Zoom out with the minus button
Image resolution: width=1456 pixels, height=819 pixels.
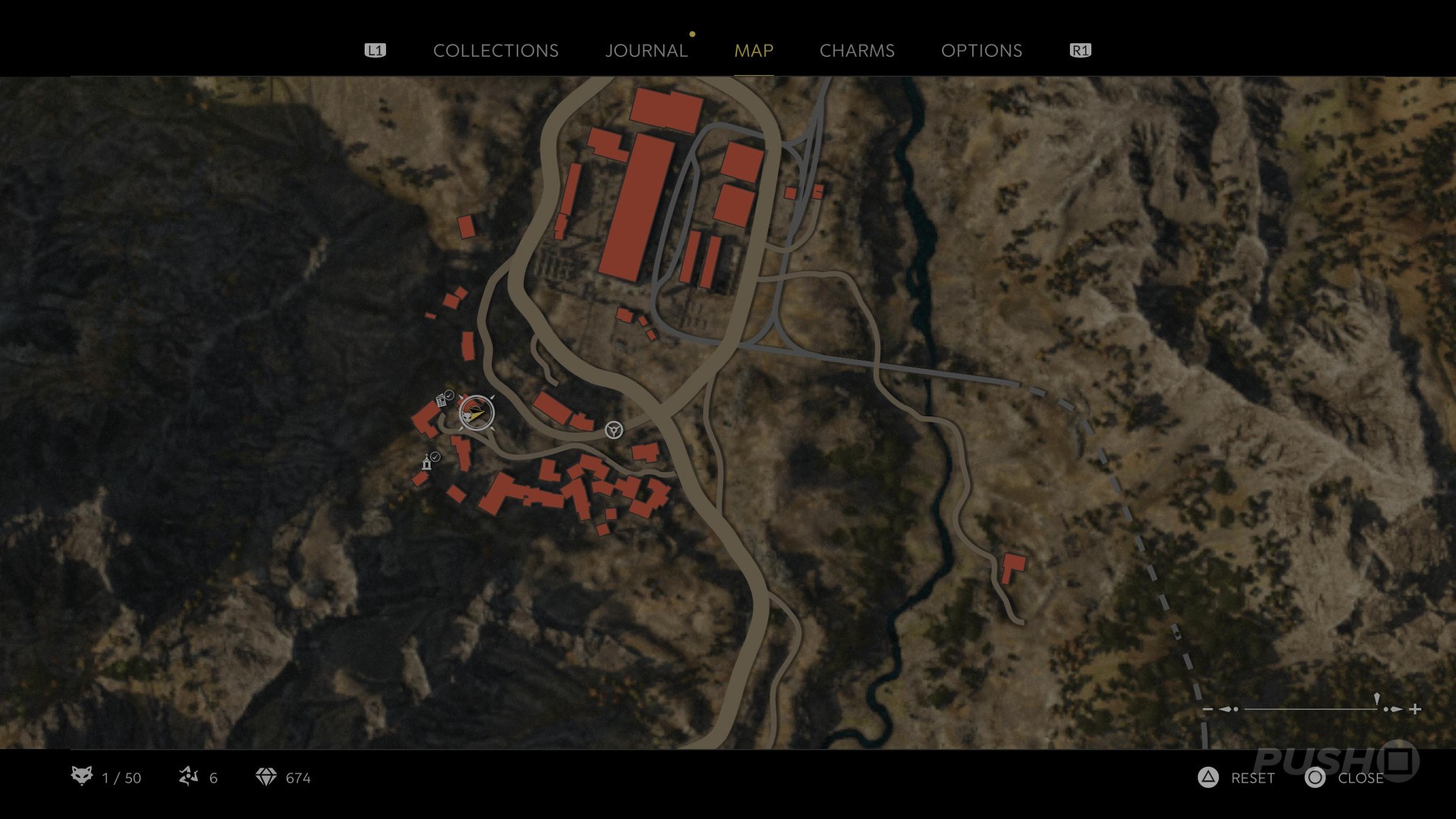pyautogui.click(x=1208, y=710)
